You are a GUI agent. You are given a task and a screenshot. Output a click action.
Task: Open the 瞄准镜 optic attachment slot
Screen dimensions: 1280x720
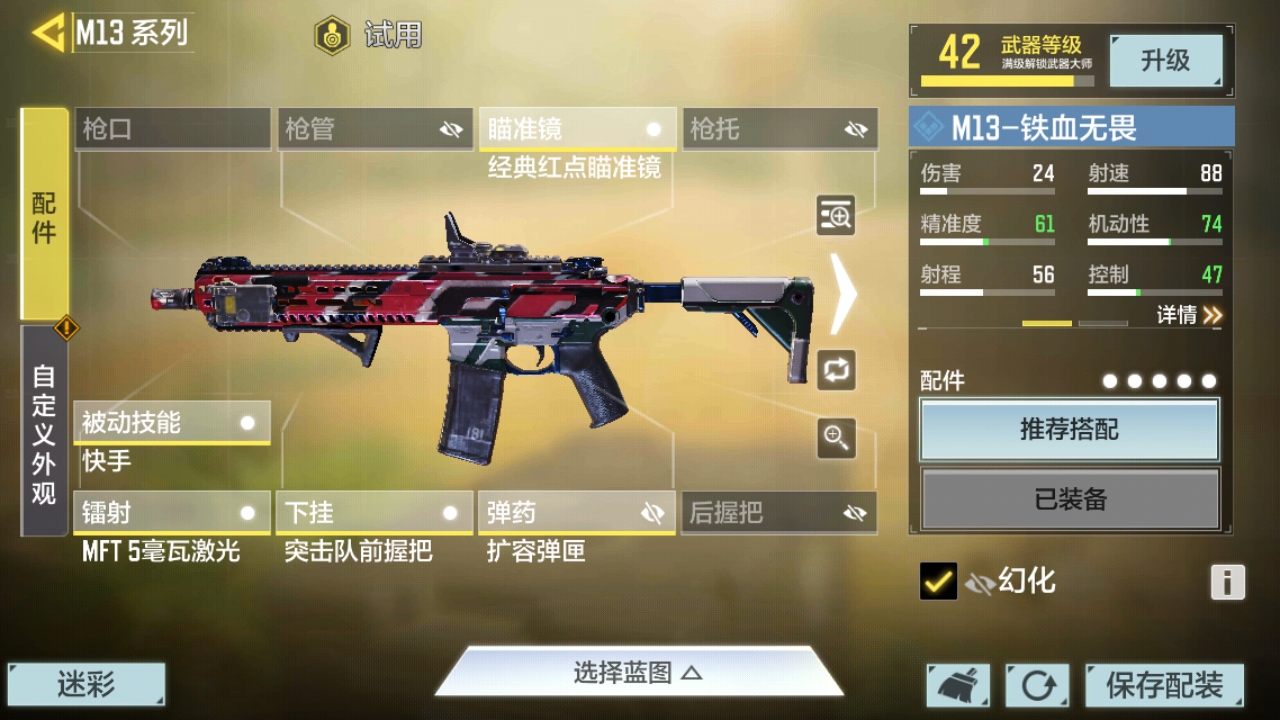(577, 129)
